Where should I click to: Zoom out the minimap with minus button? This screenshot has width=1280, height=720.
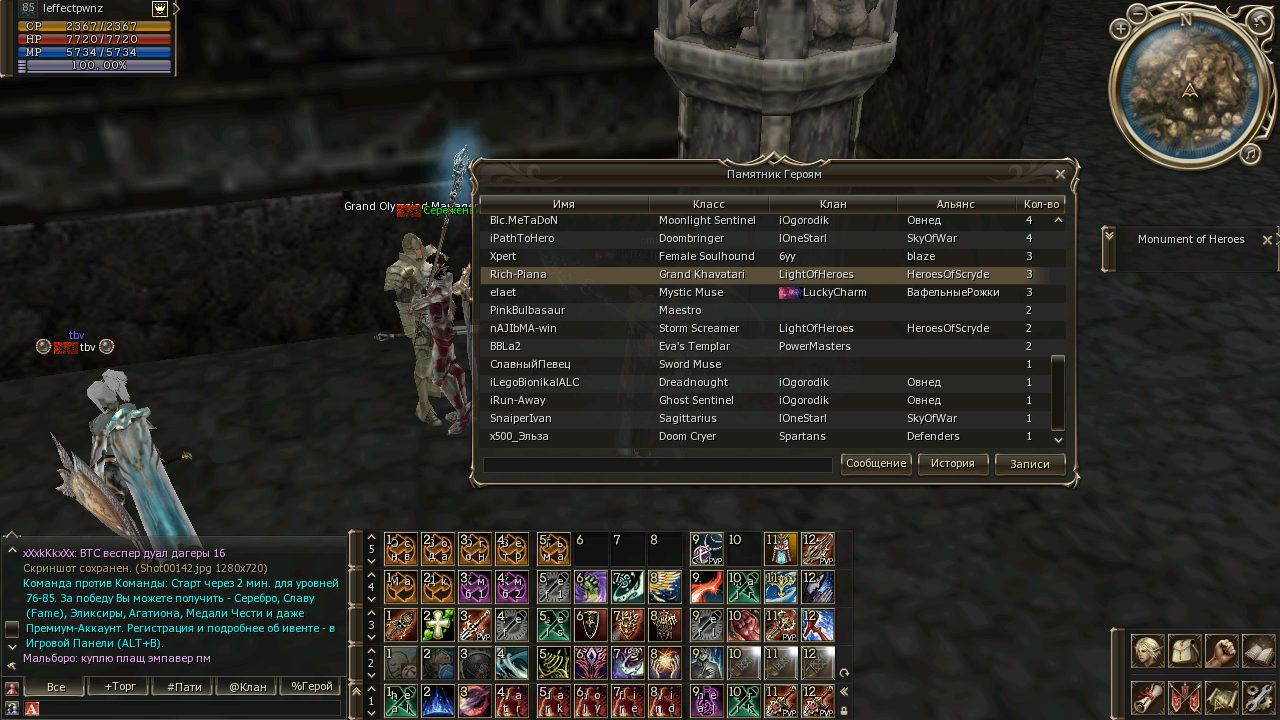1138,13
